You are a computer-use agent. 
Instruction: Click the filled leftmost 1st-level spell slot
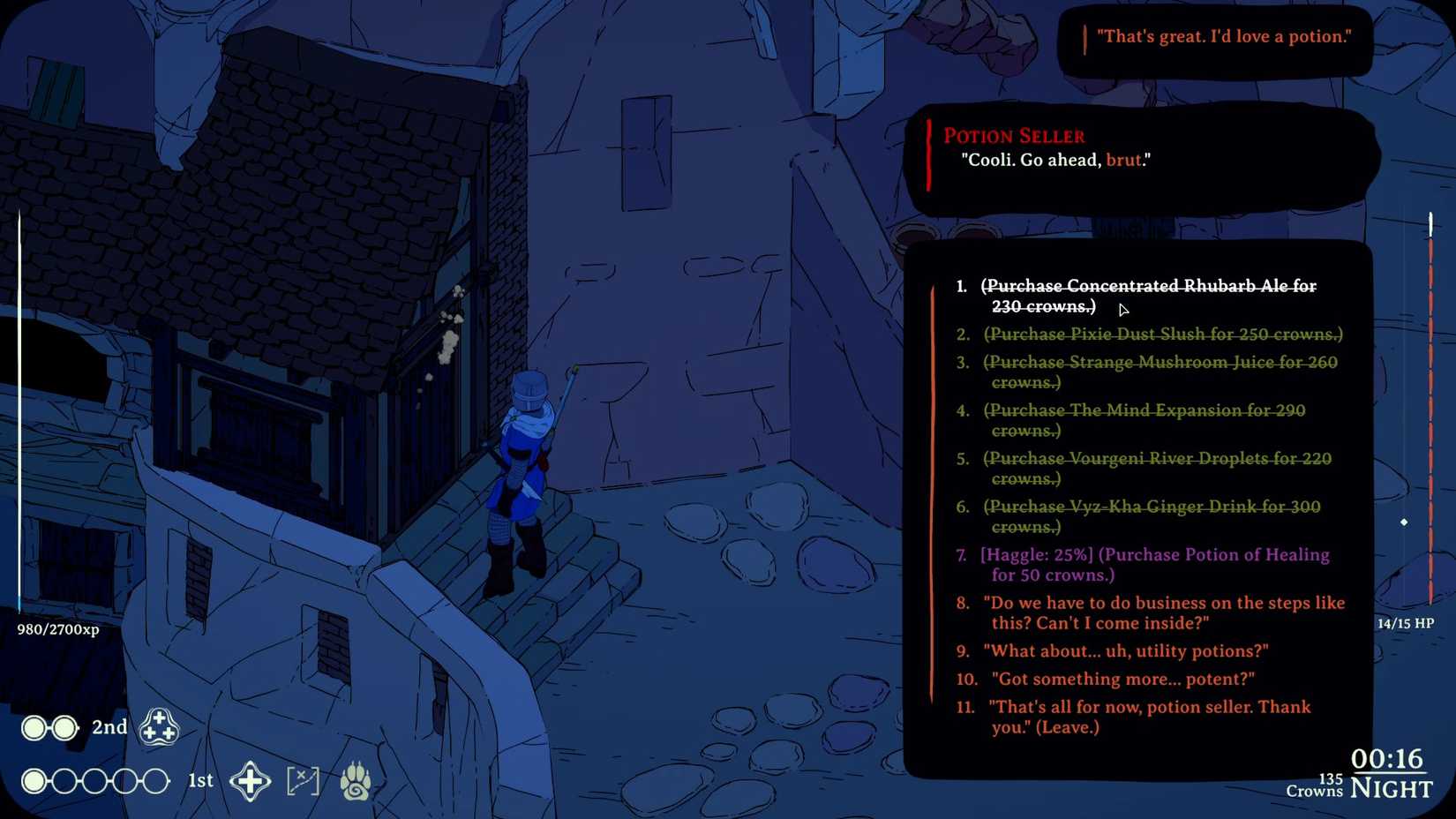[33, 780]
